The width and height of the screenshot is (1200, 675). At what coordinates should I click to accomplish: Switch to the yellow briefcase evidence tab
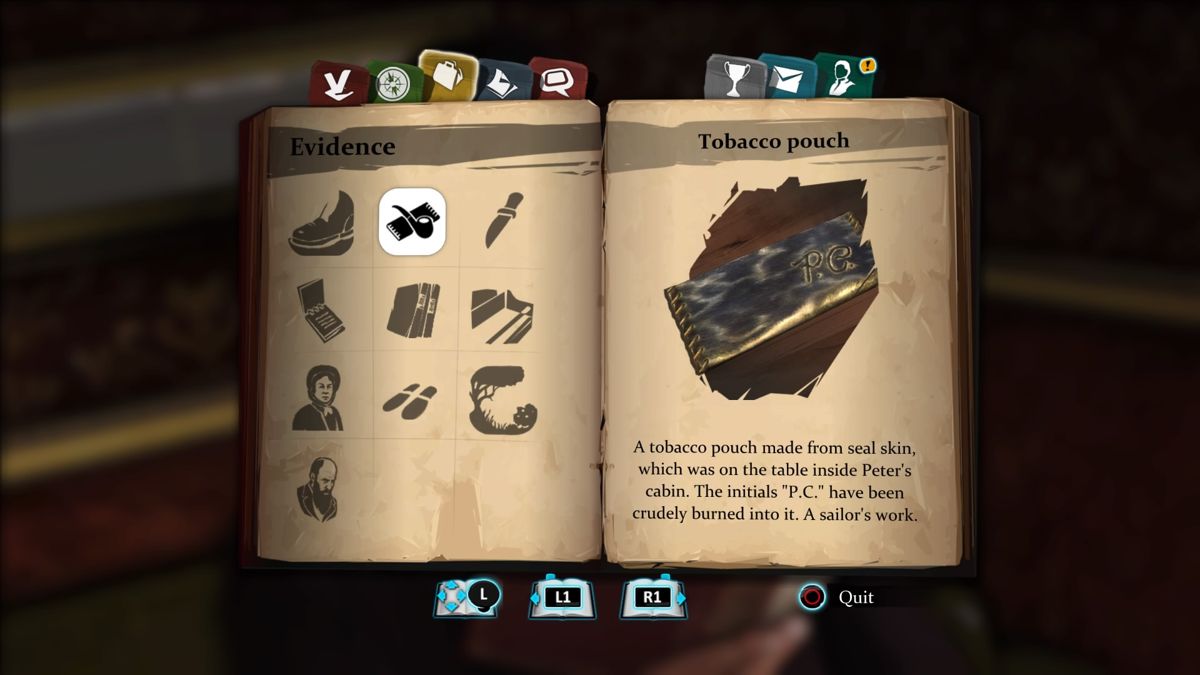pos(446,75)
